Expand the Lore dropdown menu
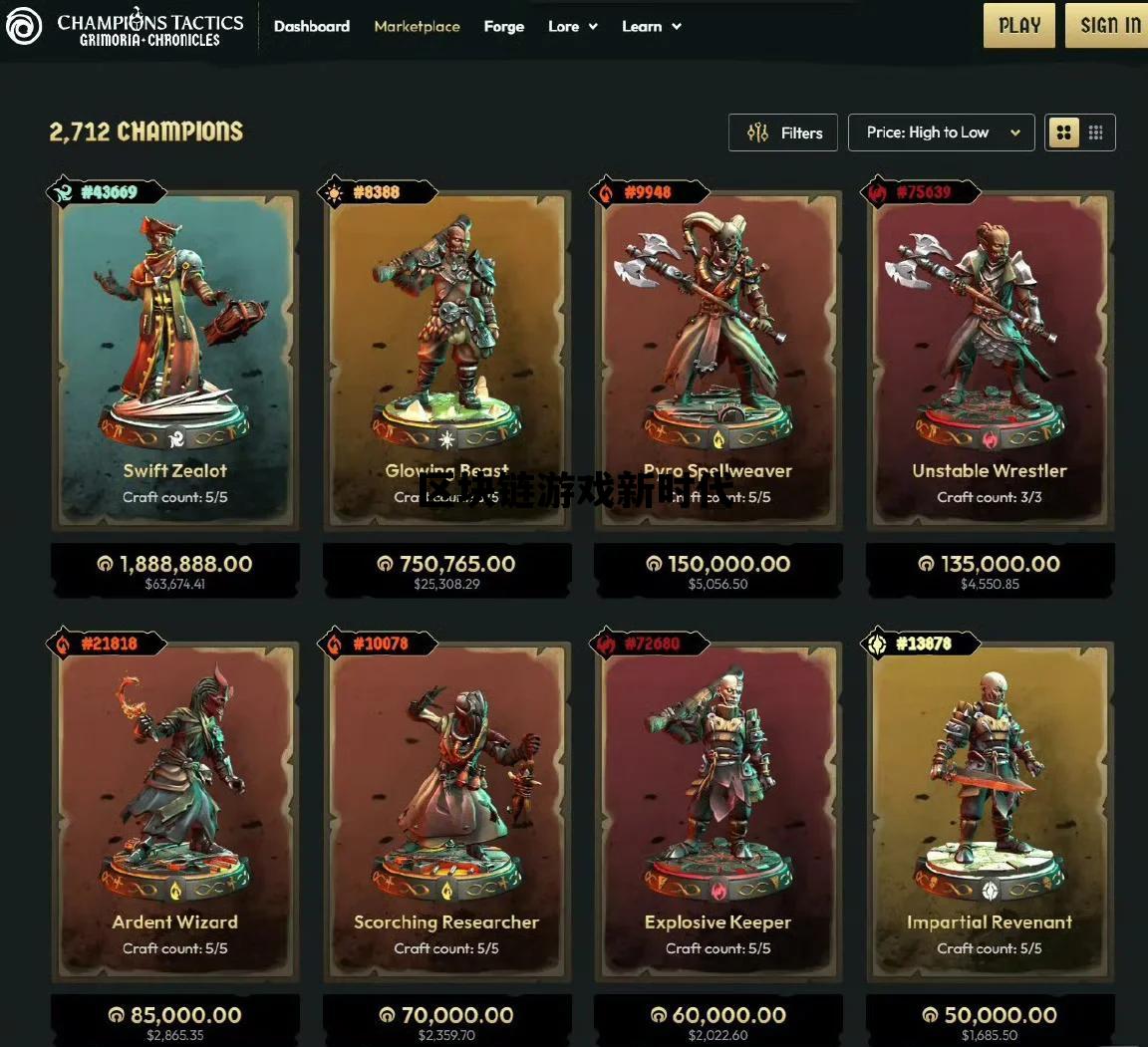 point(573,27)
